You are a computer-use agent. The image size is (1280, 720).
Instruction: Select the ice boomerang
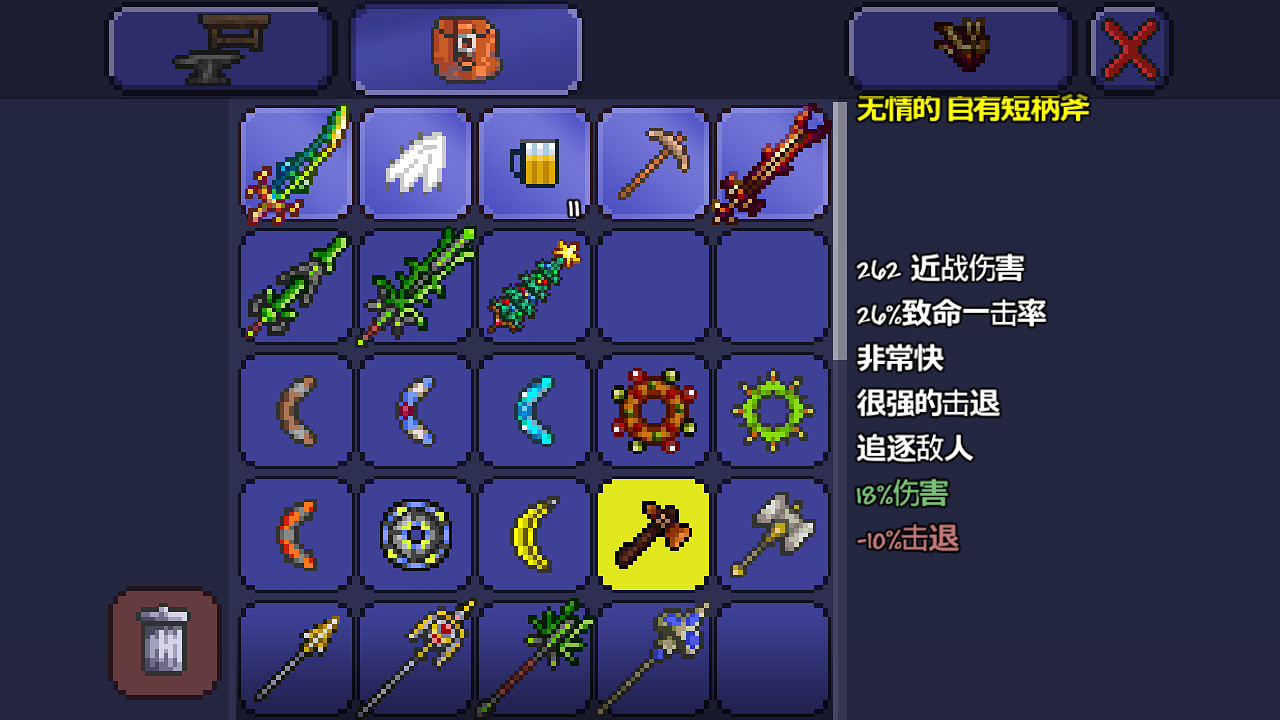[533, 410]
